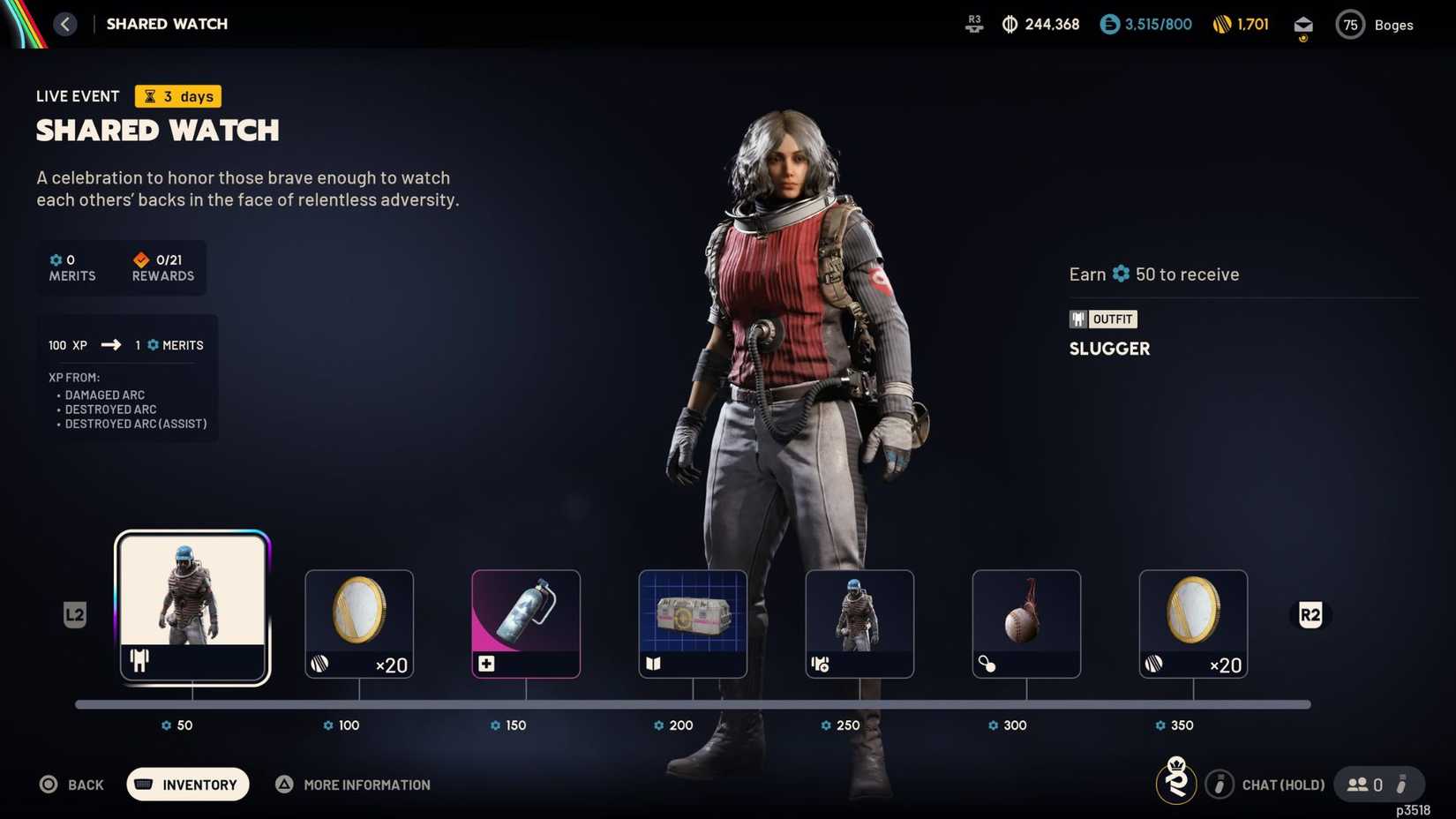The width and height of the screenshot is (1456, 819).
Task: Click the gold warbonds currency icon
Action: pyautogui.click(x=1222, y=24)
